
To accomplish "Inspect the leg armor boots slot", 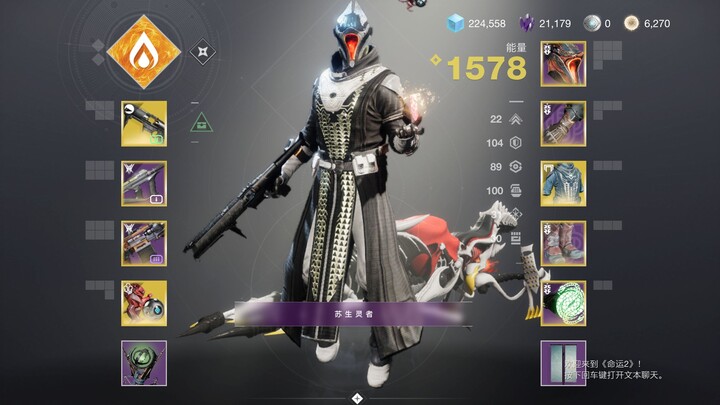I will pyautogui.click(x=563, y=243).
